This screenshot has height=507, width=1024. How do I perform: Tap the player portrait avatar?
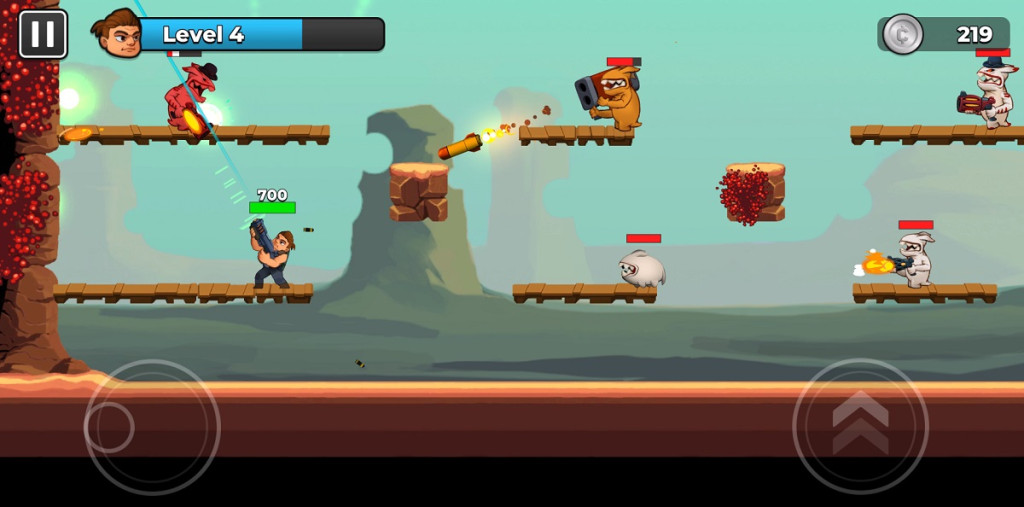tap(119, 34)
